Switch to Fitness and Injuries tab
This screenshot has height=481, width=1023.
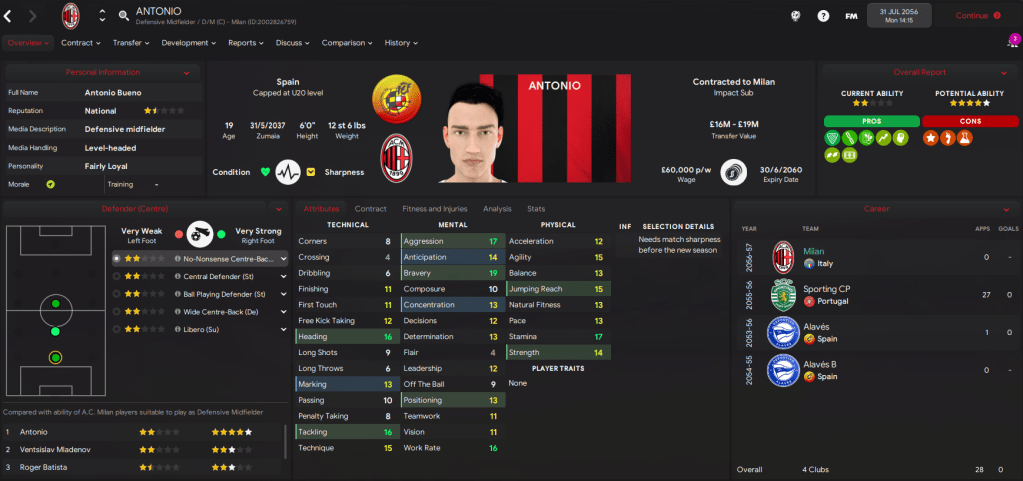point(433,209)
